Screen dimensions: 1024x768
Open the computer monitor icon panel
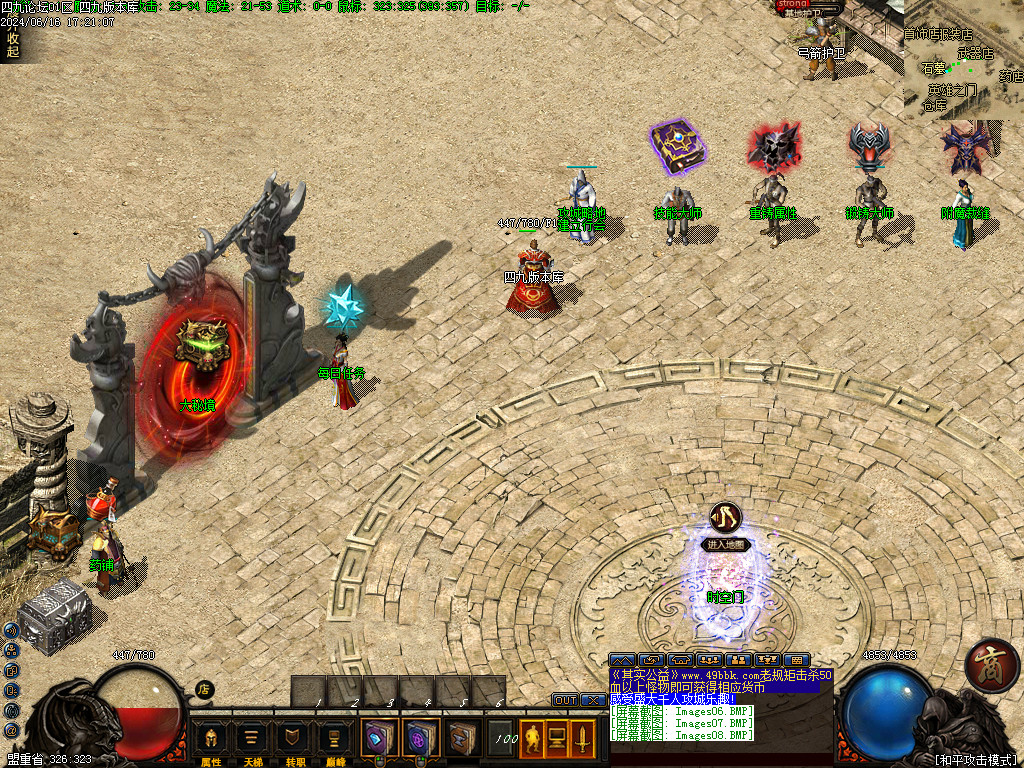coord(556,739)
